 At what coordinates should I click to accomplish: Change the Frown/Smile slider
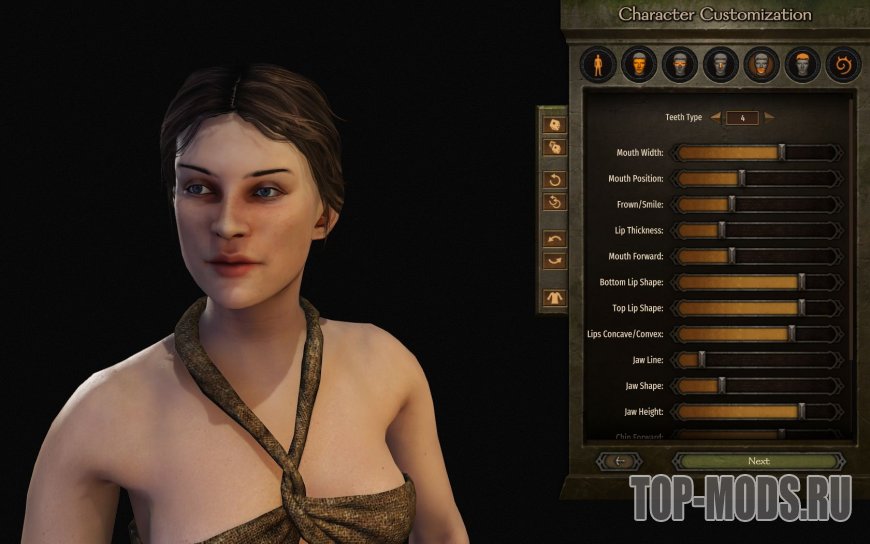731,204
